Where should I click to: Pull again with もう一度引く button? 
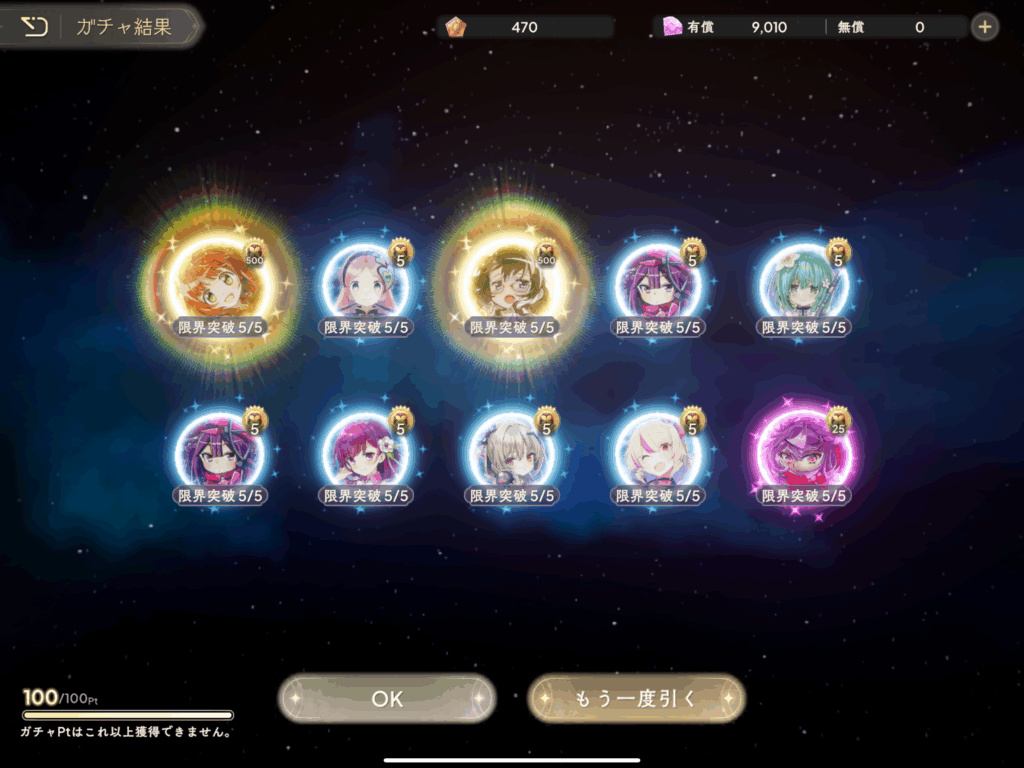pyautogui.click(x=636, y=698)
